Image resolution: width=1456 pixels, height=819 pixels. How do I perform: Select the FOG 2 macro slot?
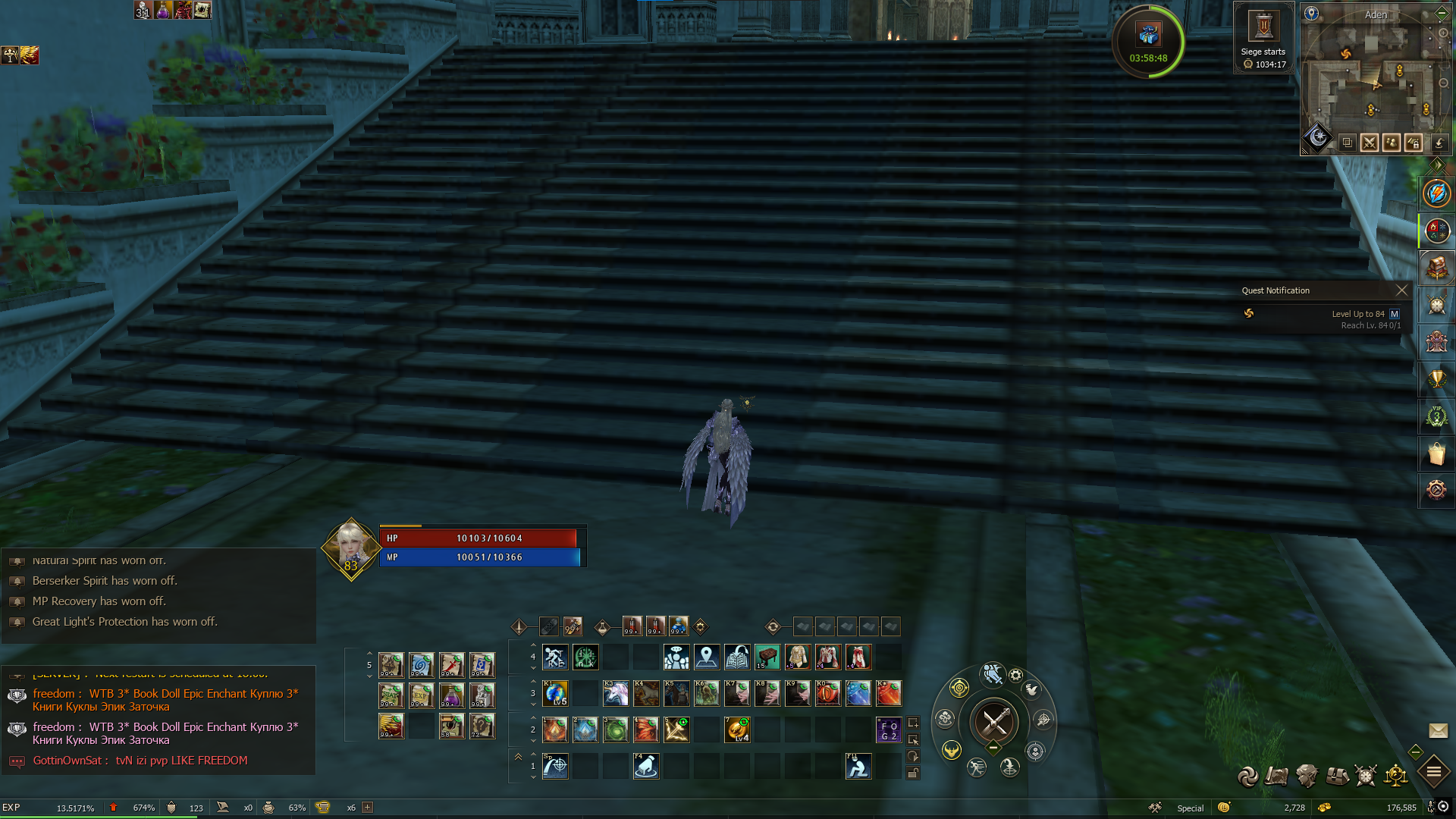(888, 730)
